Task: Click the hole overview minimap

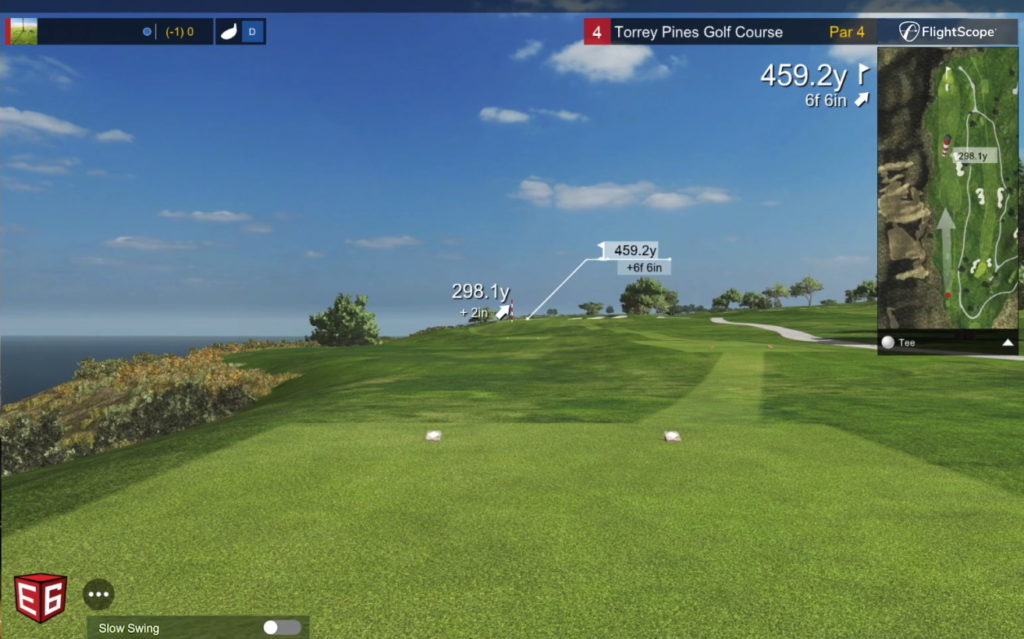Action: pos(947,190)
